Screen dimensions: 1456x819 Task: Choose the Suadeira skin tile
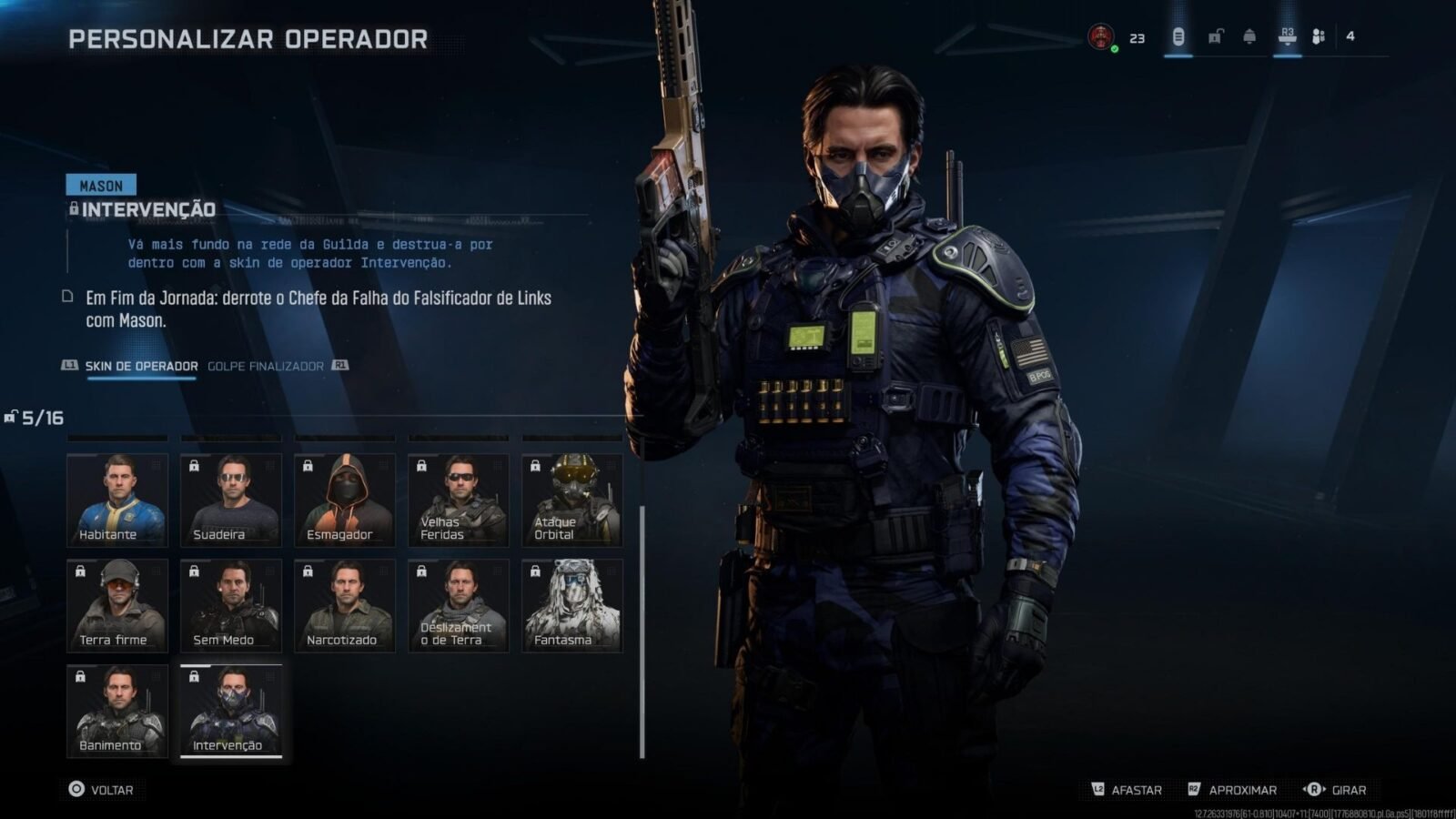click(231, 499)
